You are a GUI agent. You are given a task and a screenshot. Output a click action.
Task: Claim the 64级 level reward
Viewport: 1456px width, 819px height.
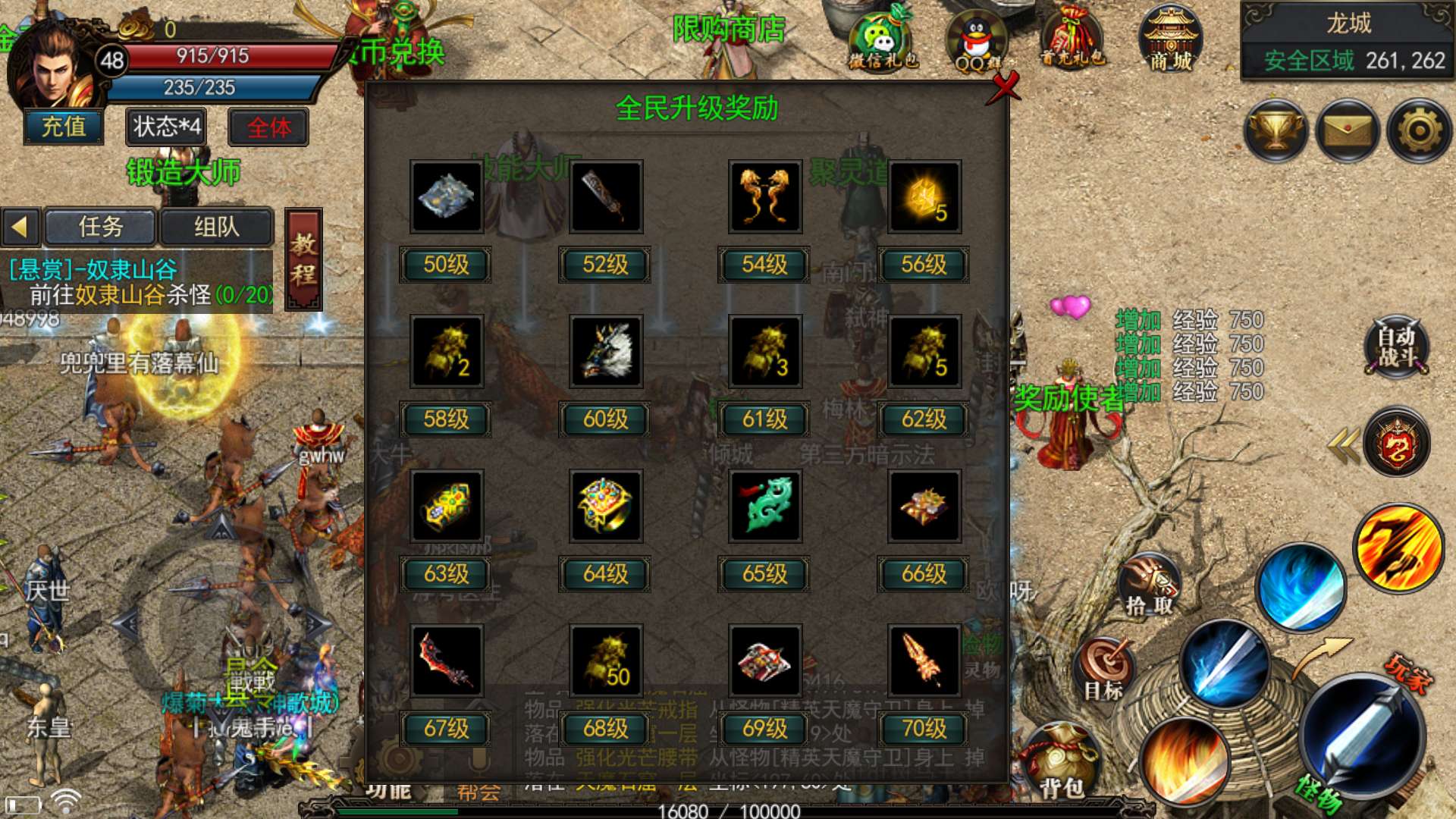605,574
